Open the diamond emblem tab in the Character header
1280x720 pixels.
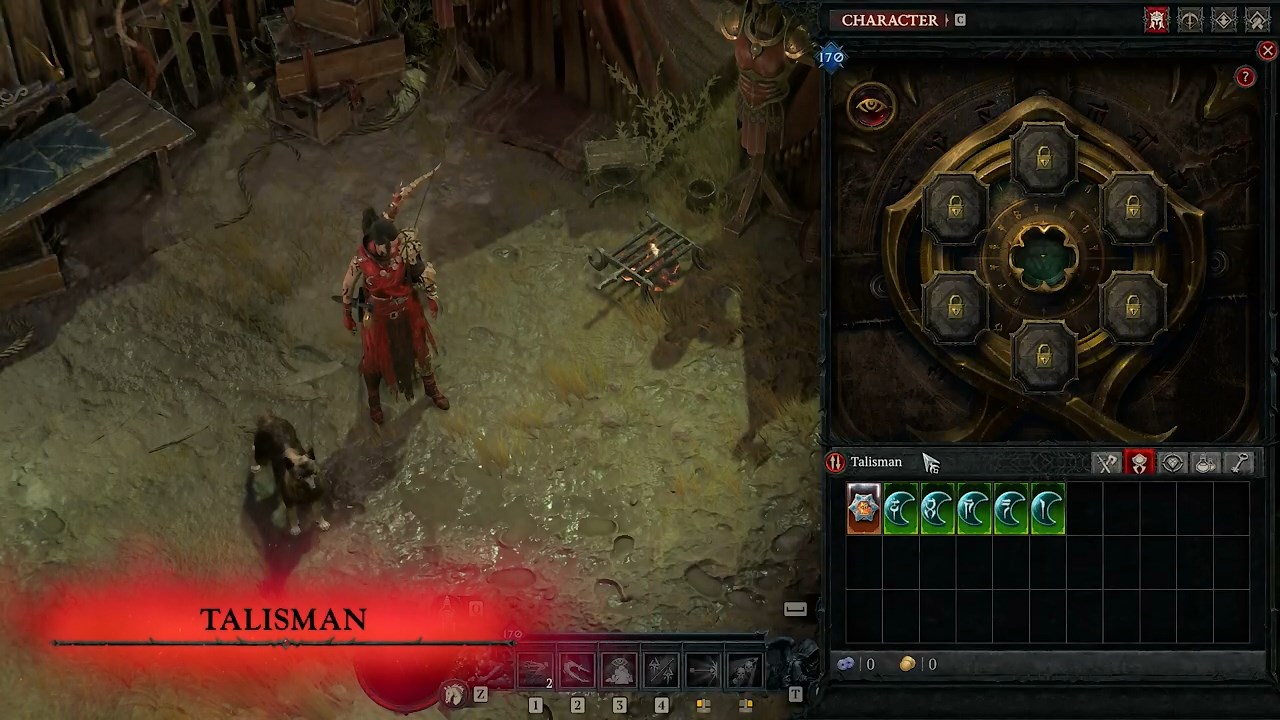pyautogui.click(x=1223, y=20)
